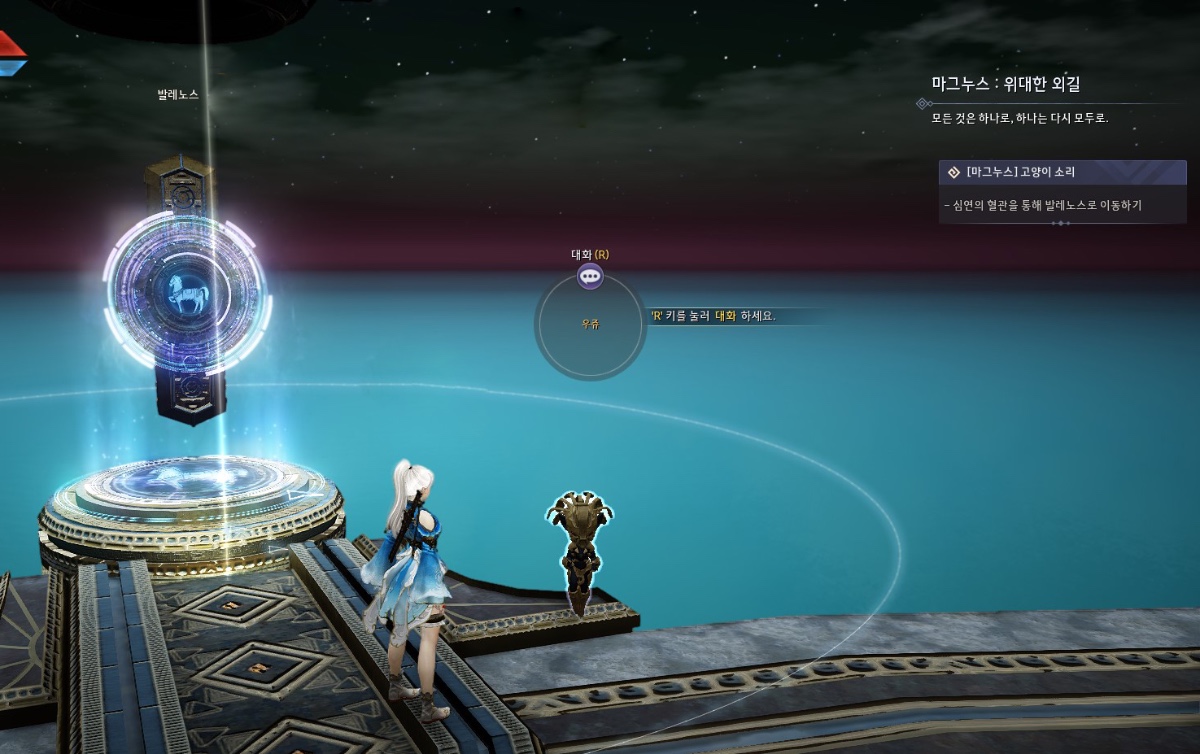Click the 대화 speech bubble icon
1200x754 pixels.
coord(590,277)
